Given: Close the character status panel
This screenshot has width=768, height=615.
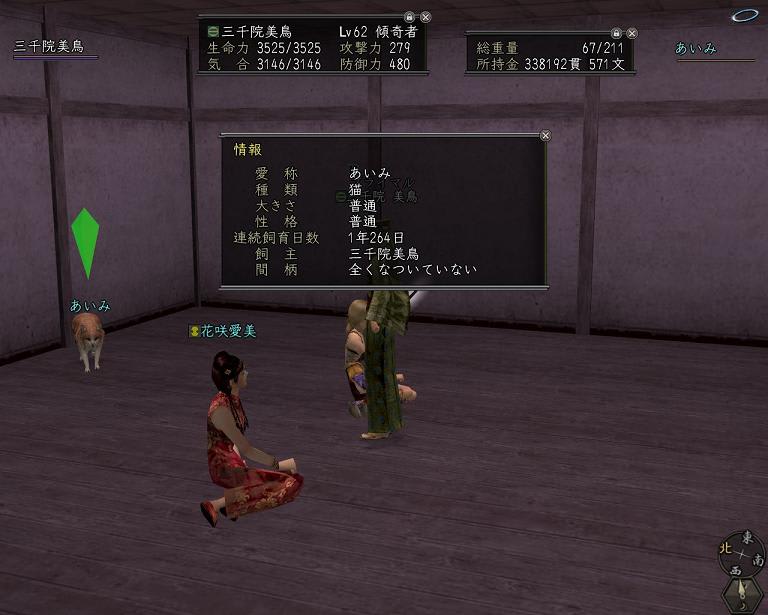Looking at the screenshot, I should 425,17.
